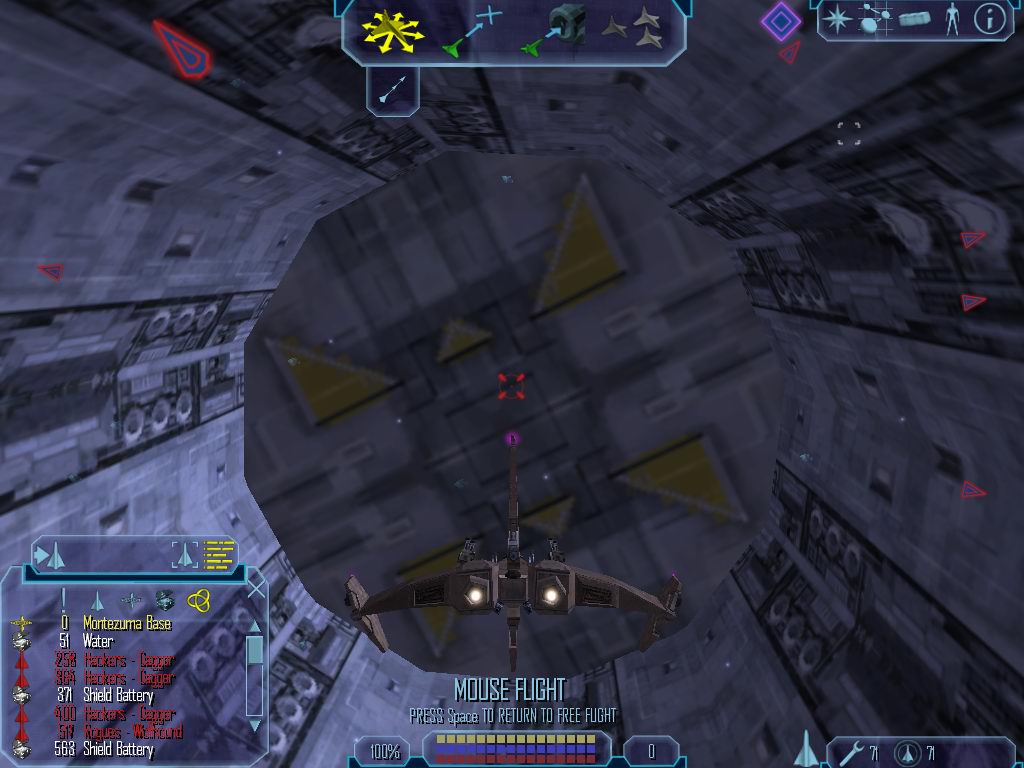1024x768 pixels.
Task: Open the information "i" panel
Action: coord(989,19)
